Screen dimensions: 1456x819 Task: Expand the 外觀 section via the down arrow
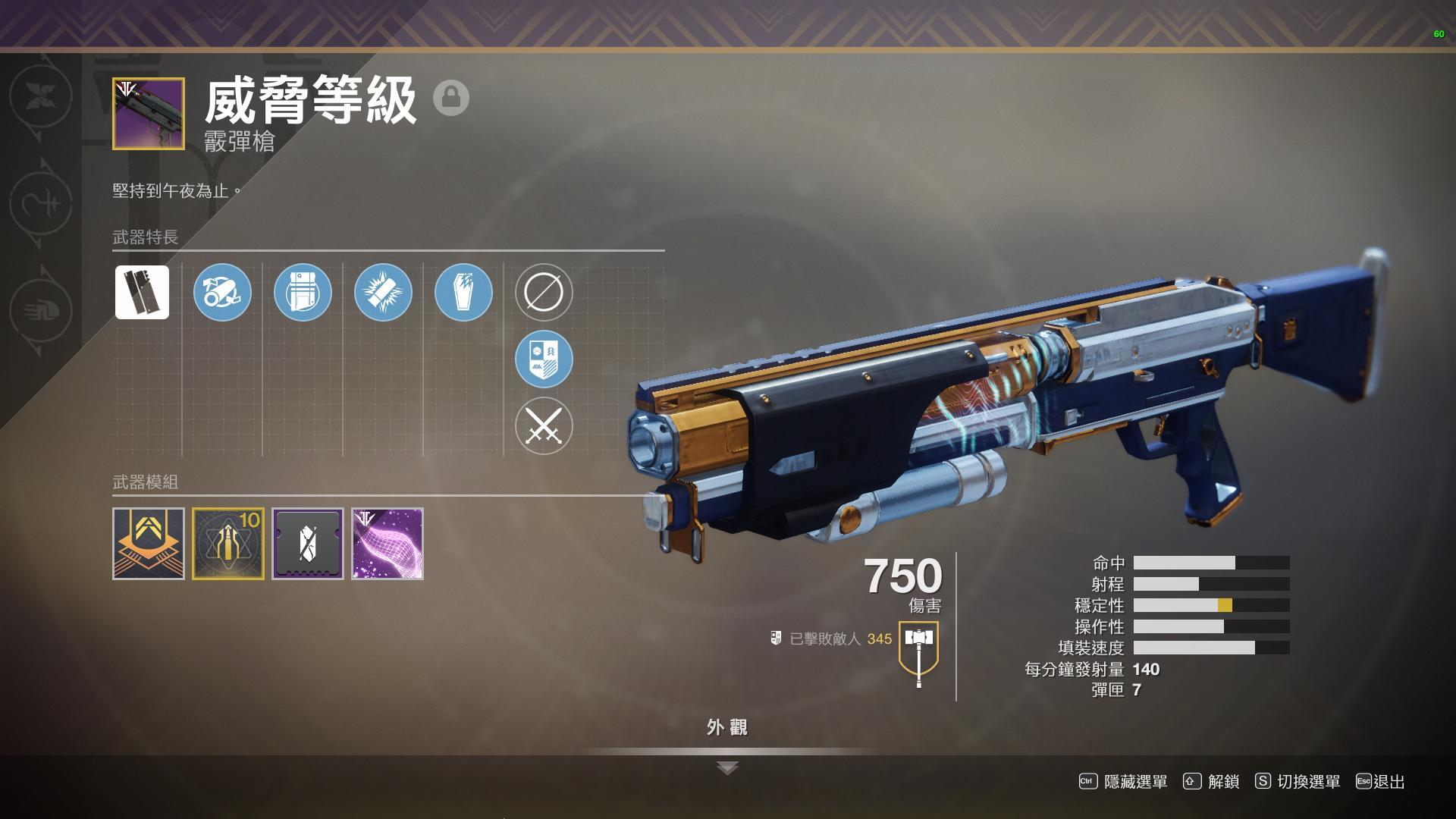pyautogui.click(x=727, y=767)
